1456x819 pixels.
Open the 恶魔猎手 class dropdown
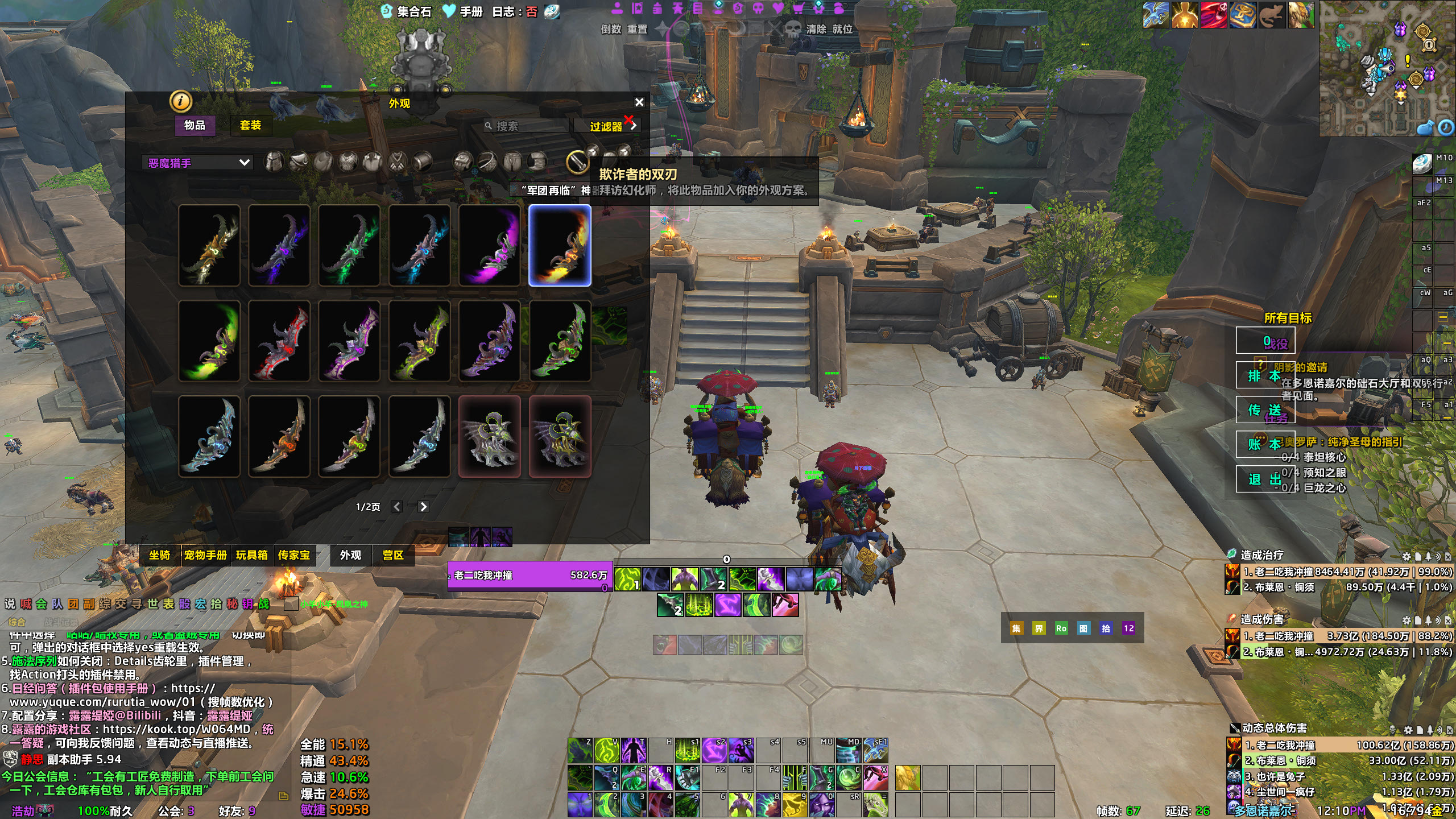tap(197, 163)
